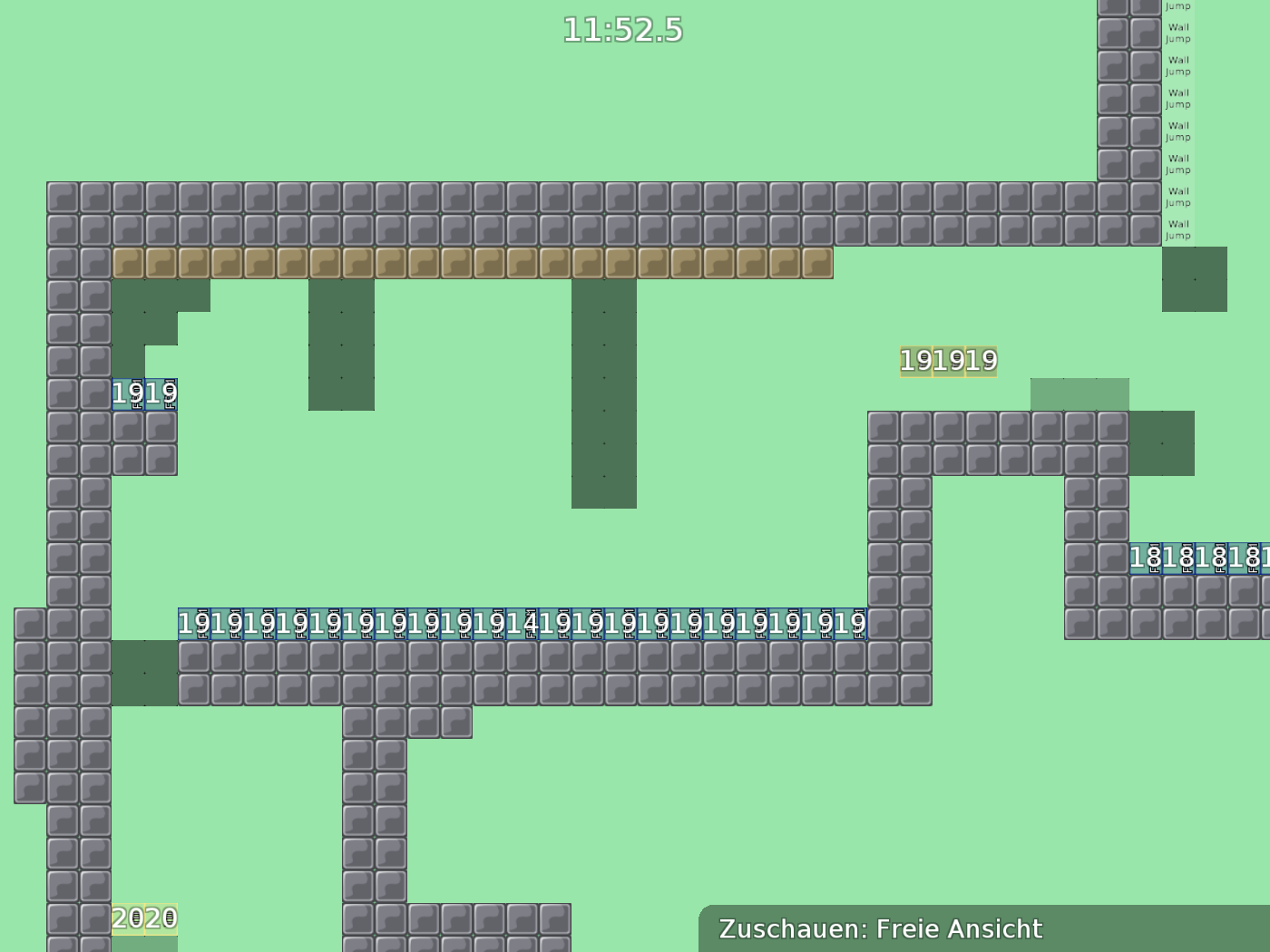
Task: Select the yellow 191919 marker on right
Action: 947,360
